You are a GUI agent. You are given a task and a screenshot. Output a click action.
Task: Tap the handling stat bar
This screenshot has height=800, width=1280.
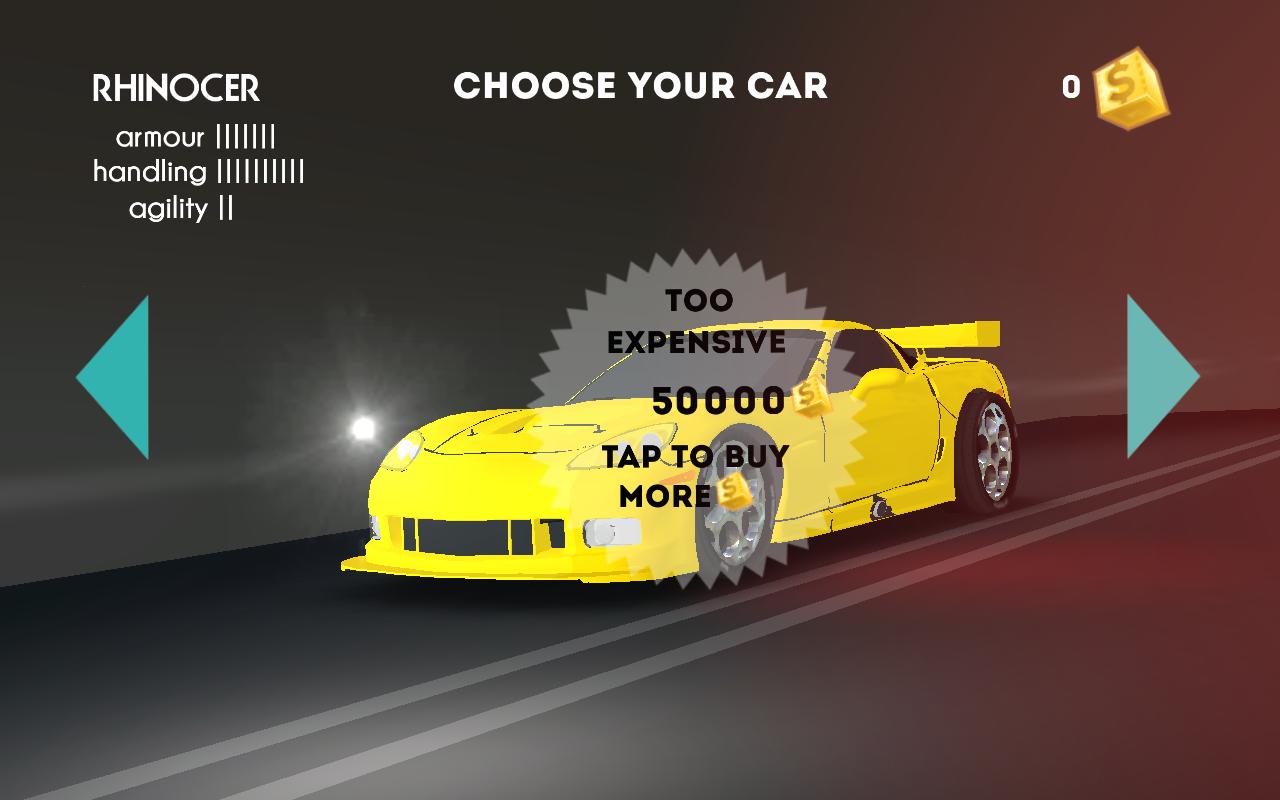(262, 170)
